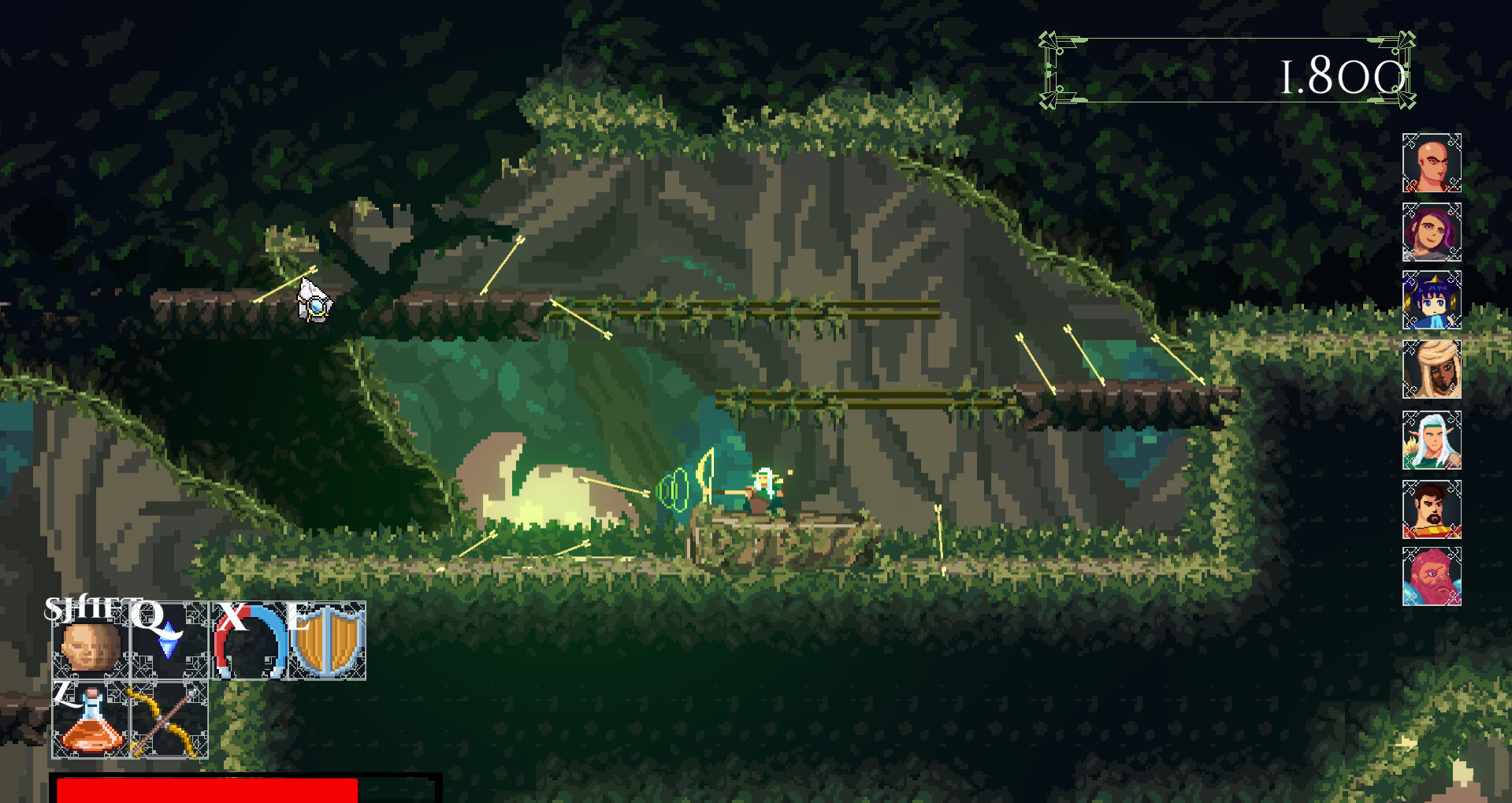Select the bald warrior portrait
1512x803 pixels.
point(1431,163)
